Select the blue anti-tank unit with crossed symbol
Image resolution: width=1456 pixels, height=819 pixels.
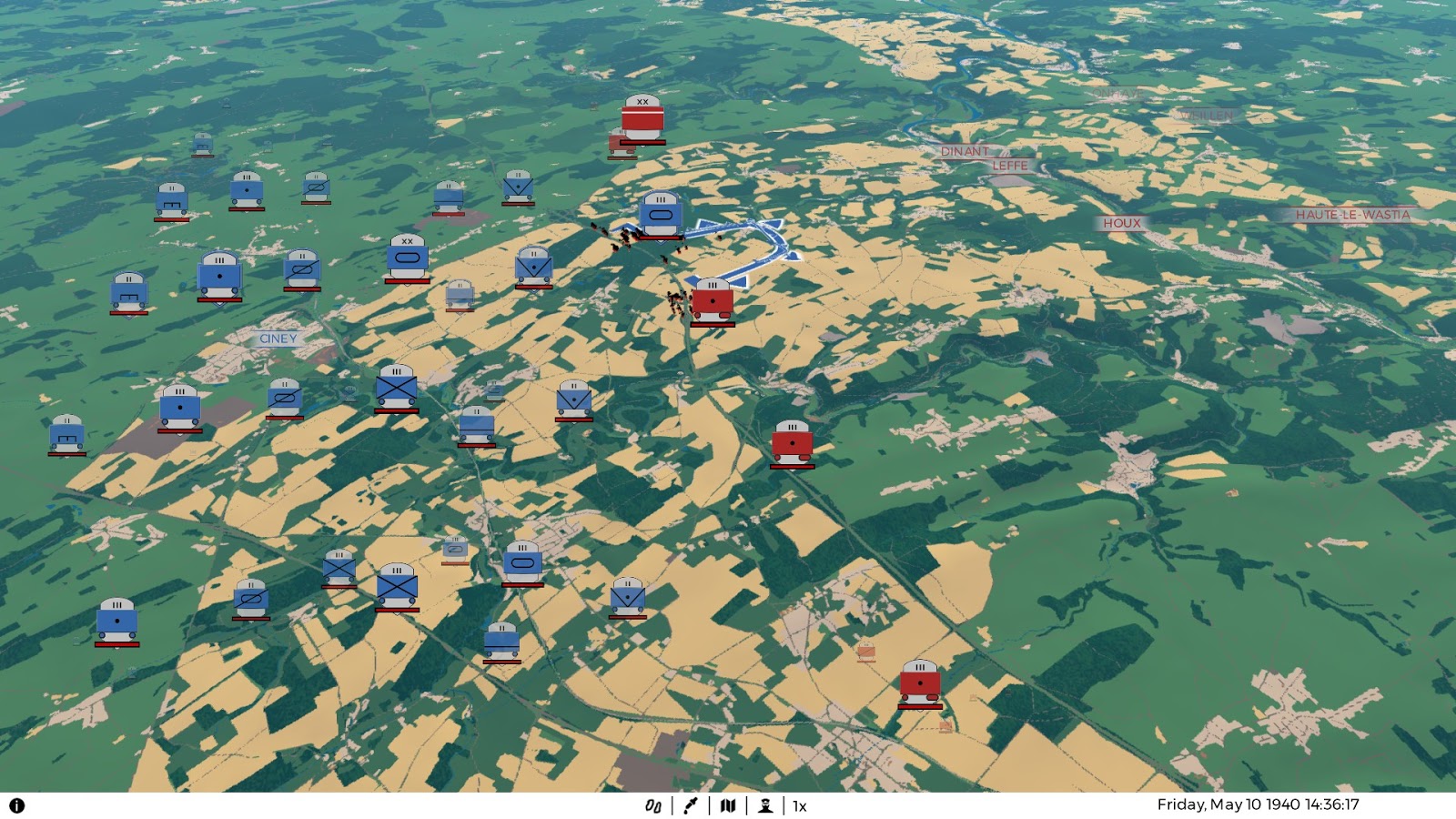click(x=396, y=387)
